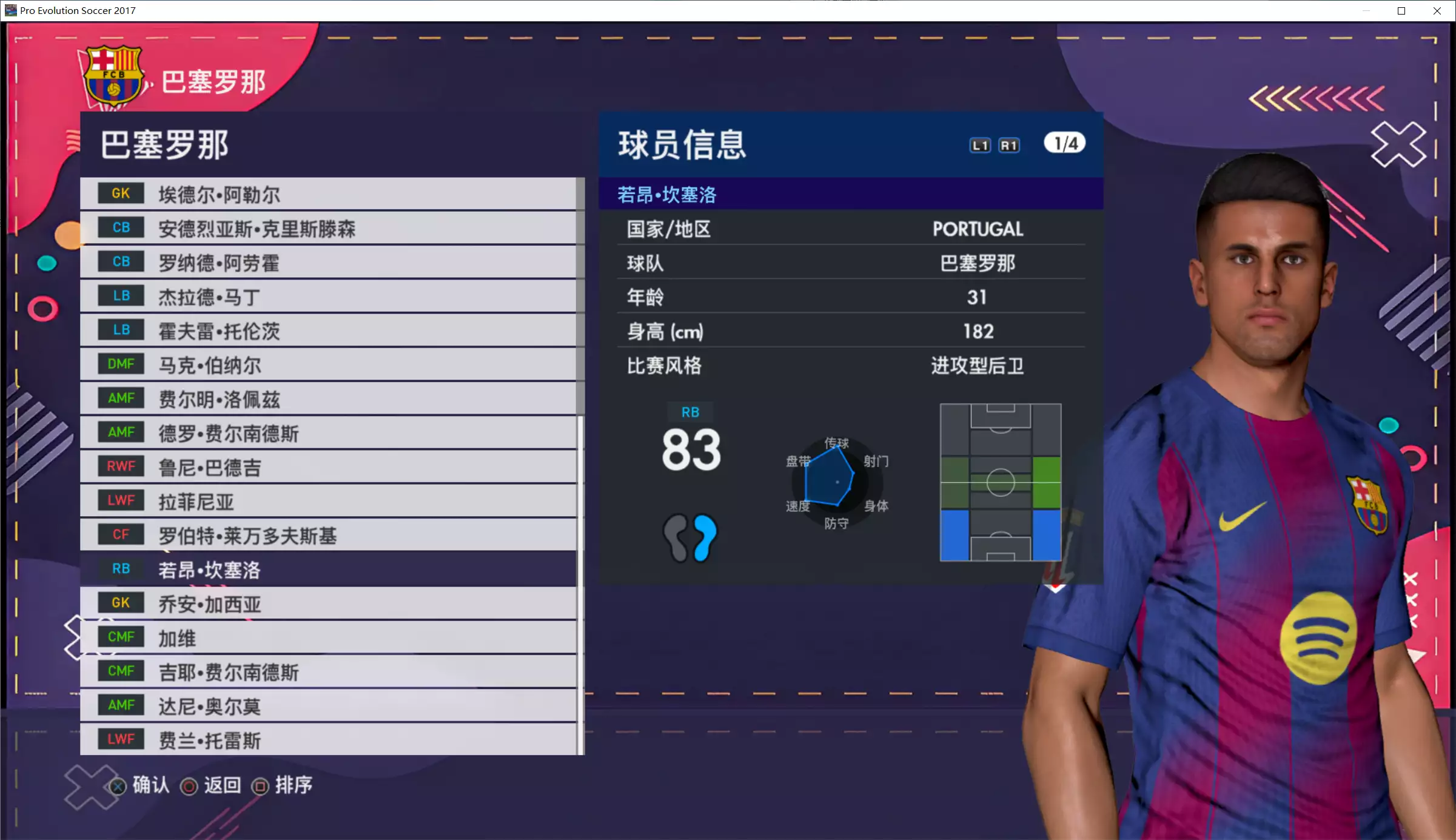Viewport: 1456px width, 840px height.
Task: Choose right winger 鲁尼·巴德吉
Action: (x=327, y=467)
